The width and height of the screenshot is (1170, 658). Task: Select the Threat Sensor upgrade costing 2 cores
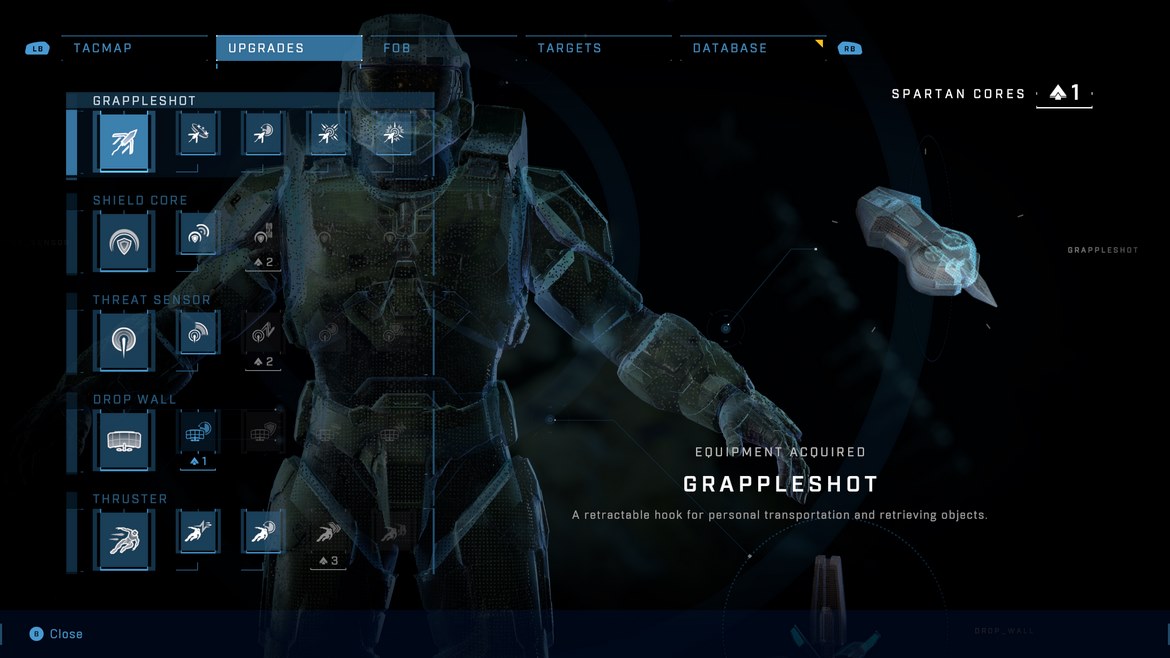(x=263, y=336)
